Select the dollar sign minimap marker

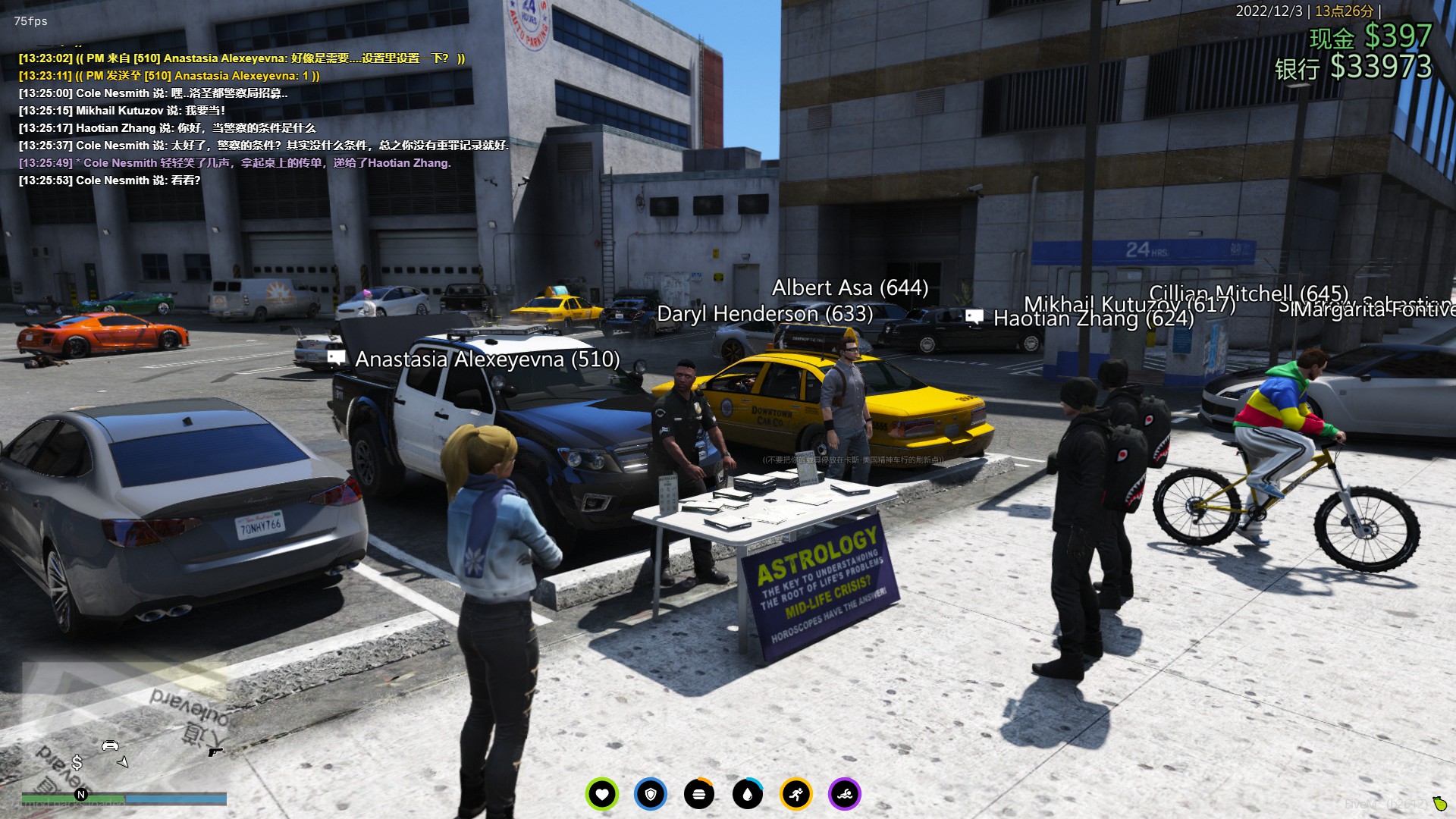77,762
